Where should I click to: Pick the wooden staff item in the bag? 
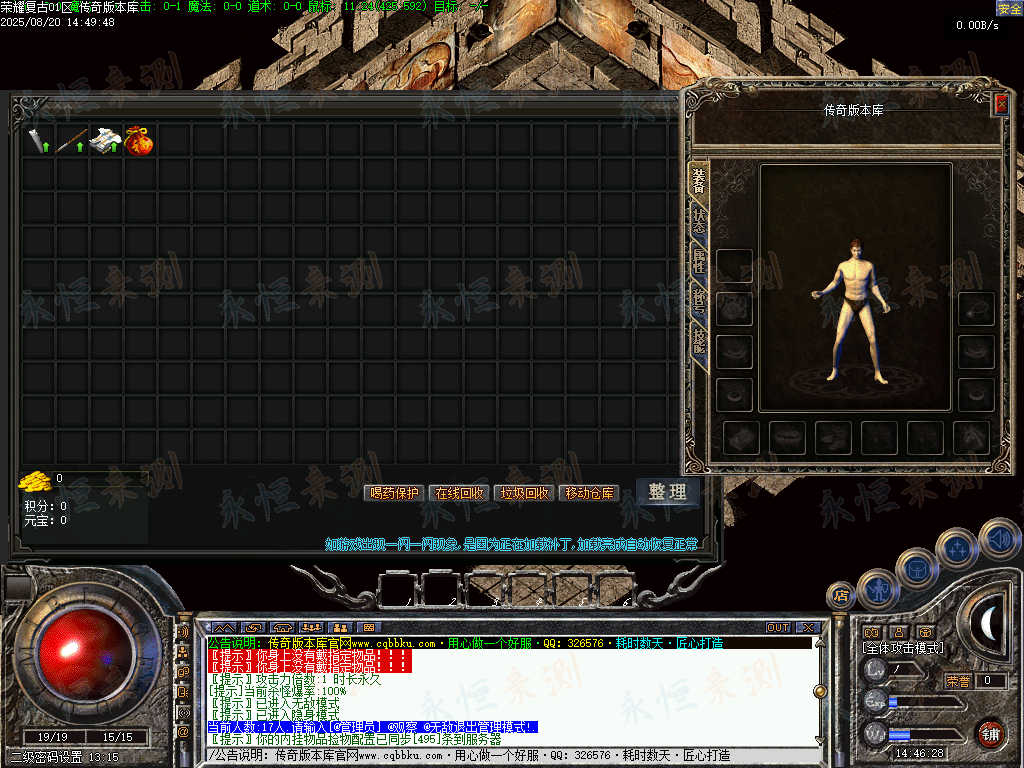tap(70, 141)
